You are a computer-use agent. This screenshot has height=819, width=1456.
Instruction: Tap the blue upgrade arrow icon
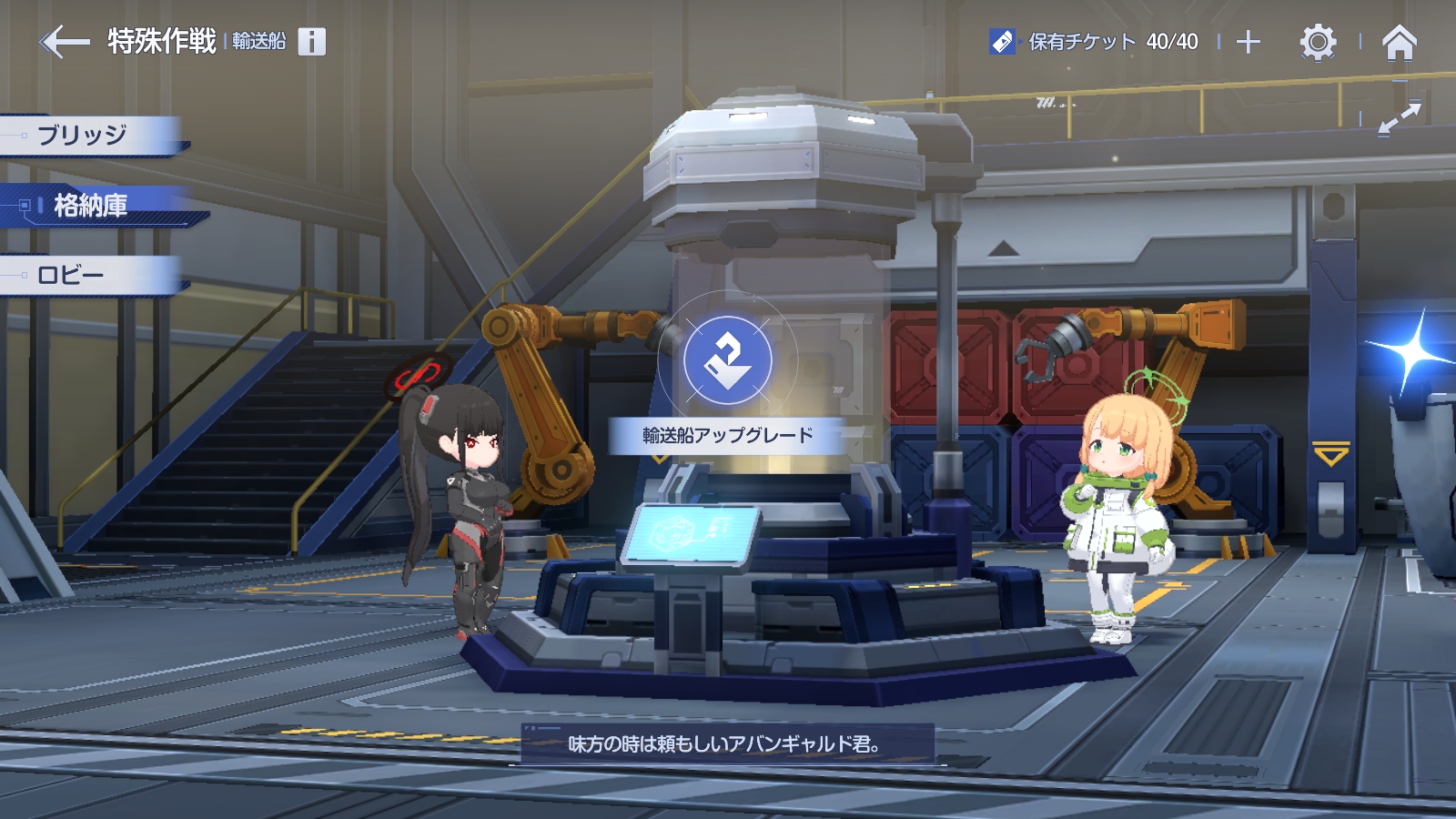tap(727, 360)
